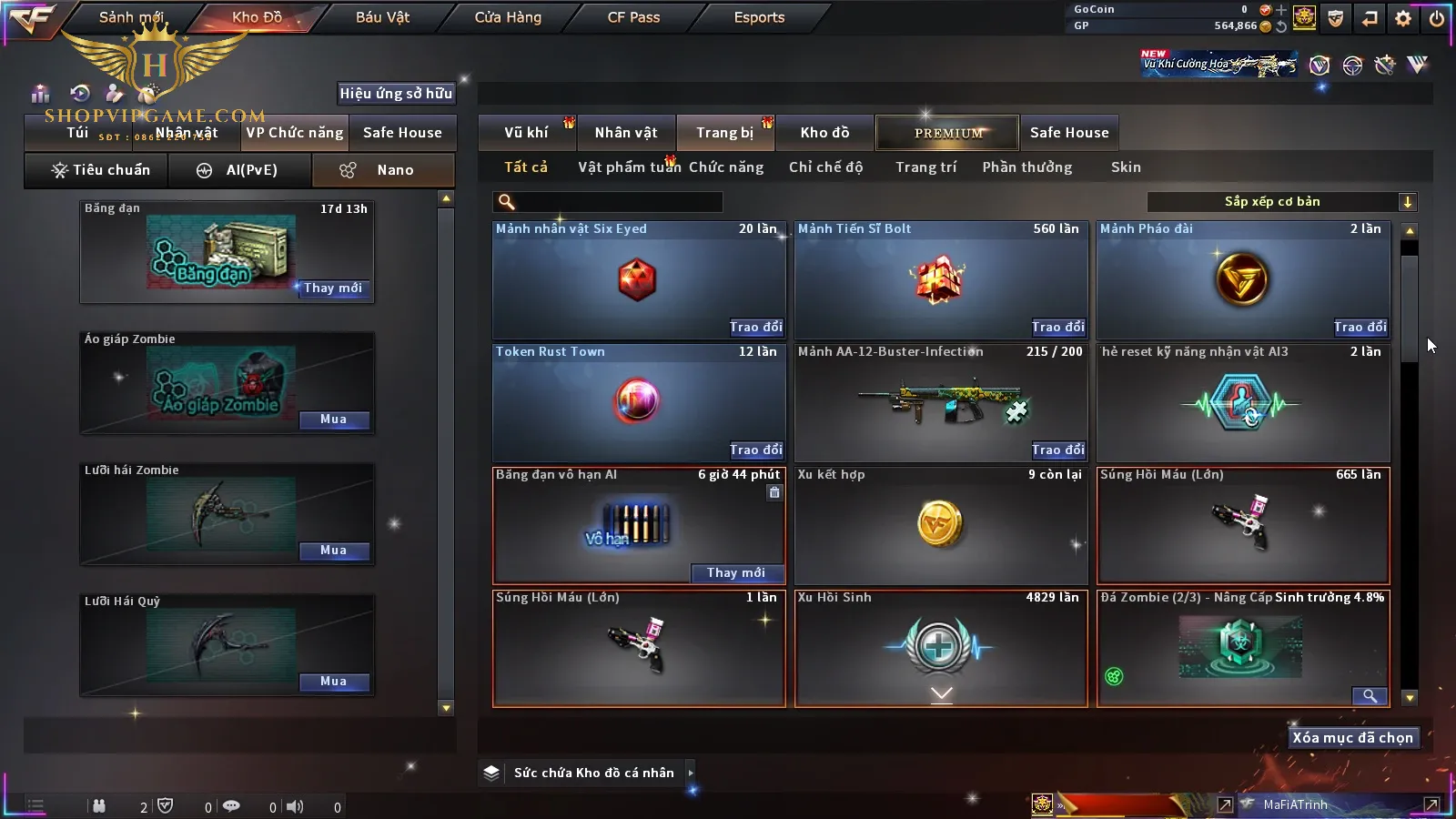
Task: Select the Xu Hồi Sinh item slot
Action: [941, 648]
